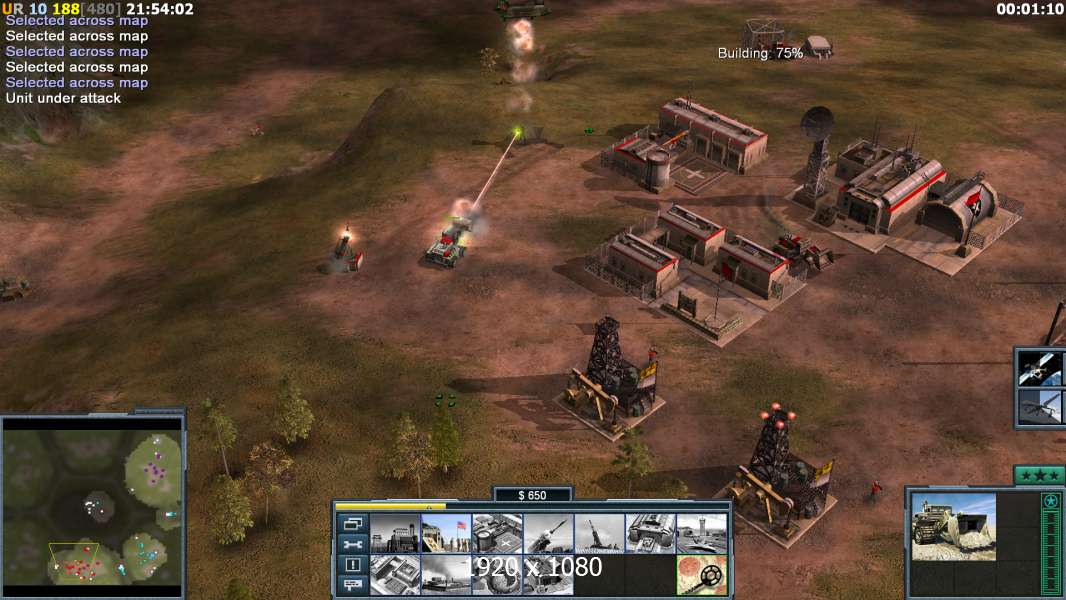Choose the war factory build icon

(650, 534)
